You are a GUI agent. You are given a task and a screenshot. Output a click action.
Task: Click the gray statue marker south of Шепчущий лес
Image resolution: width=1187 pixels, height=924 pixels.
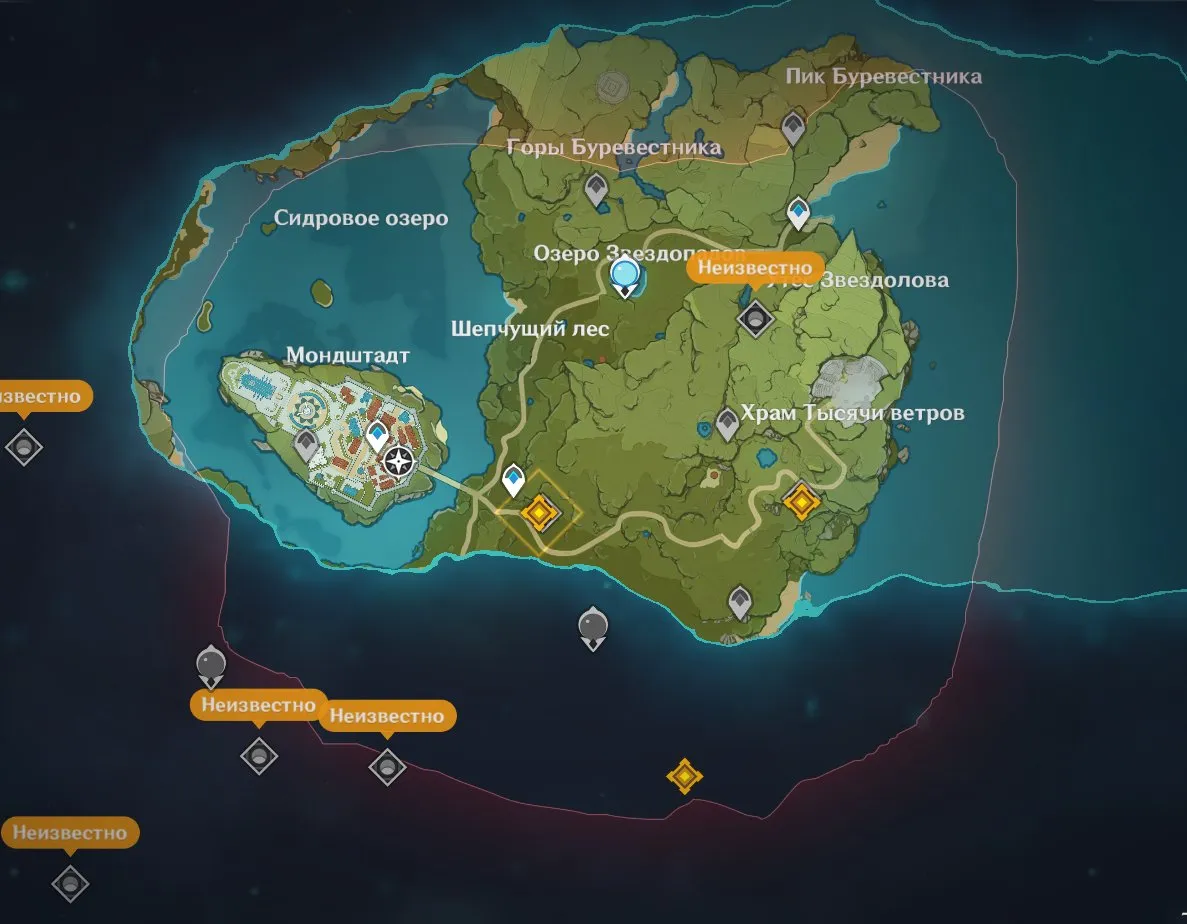tap(593, 626)
